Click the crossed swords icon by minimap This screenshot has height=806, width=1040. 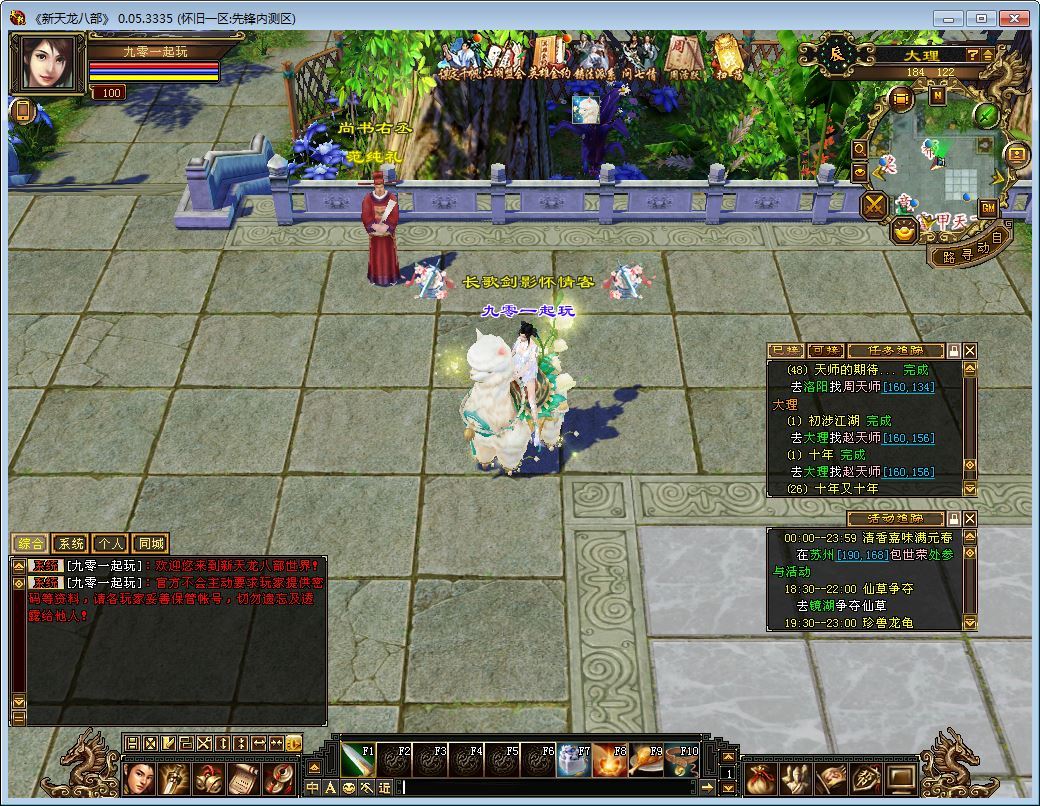pyautogui.click(x=875, y=206)
